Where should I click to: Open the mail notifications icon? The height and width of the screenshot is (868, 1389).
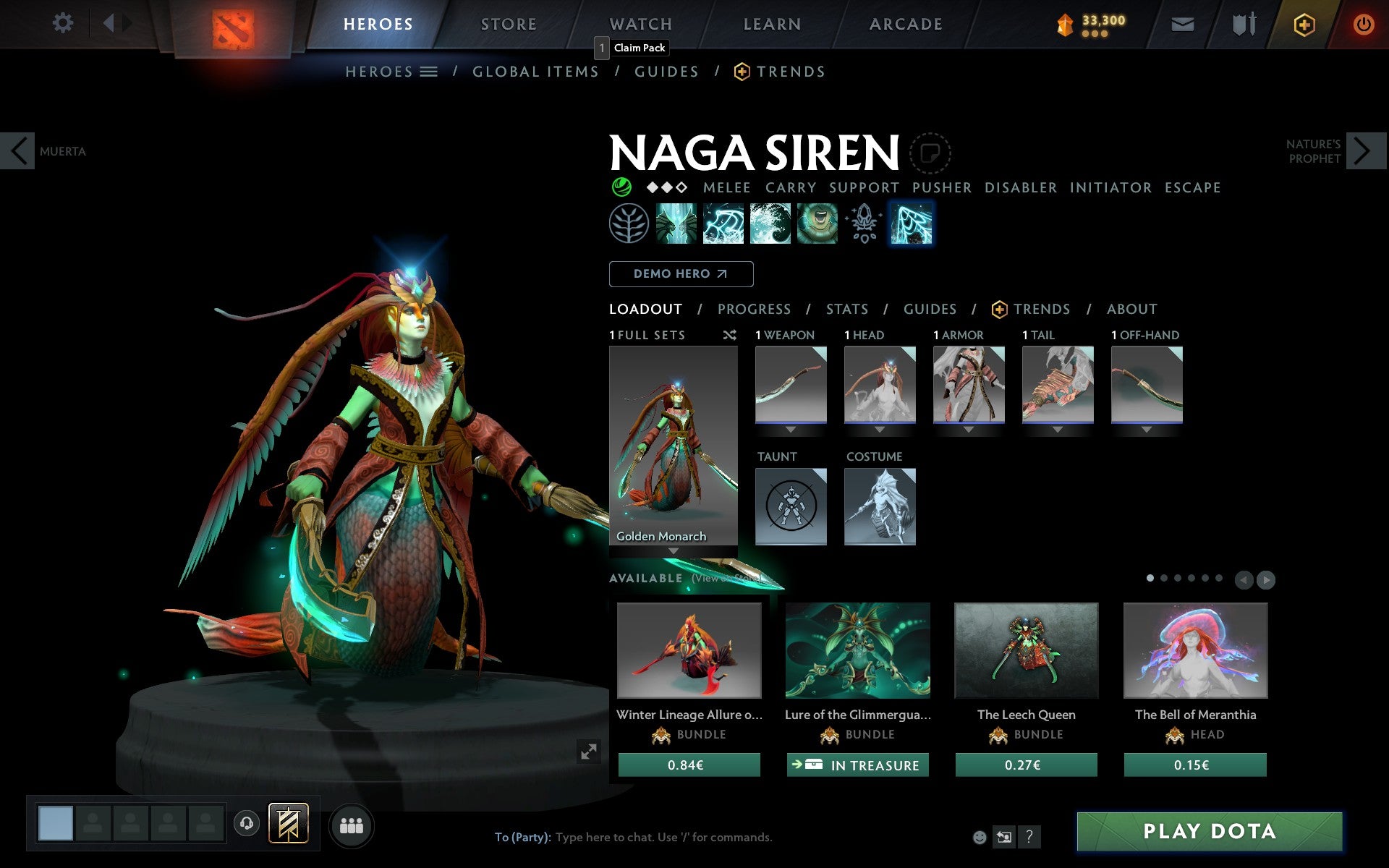coord(1182,23)
